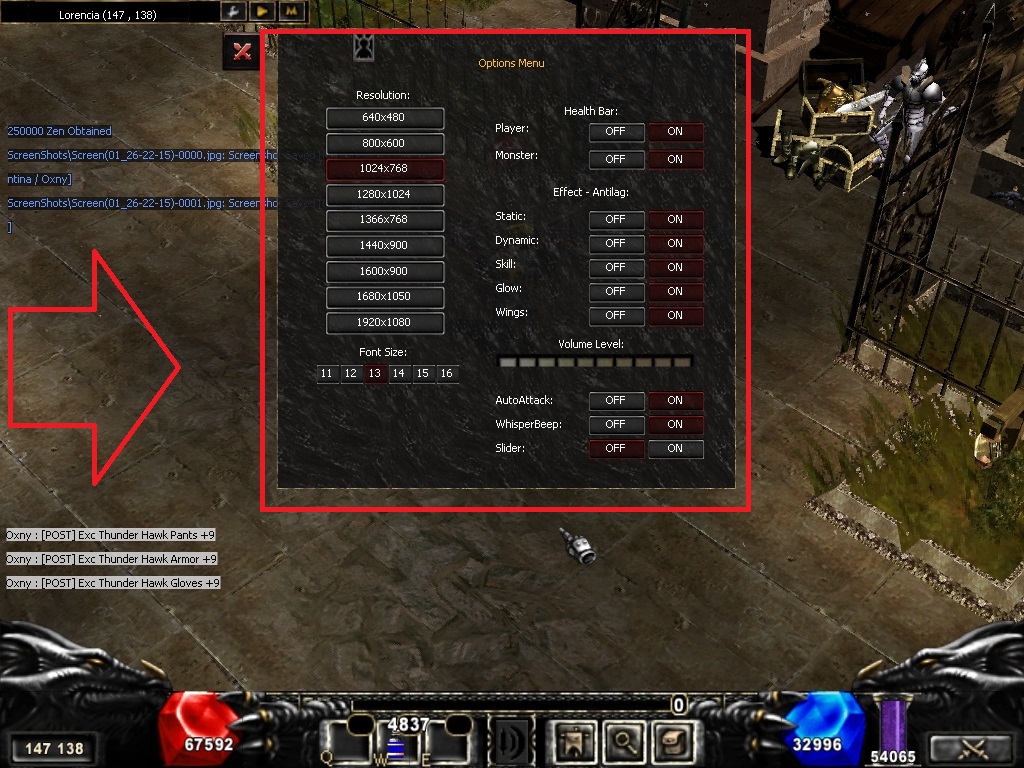Disable the Glow effect with OFF
Screen dimensions: 1024x768
[615, 291]
